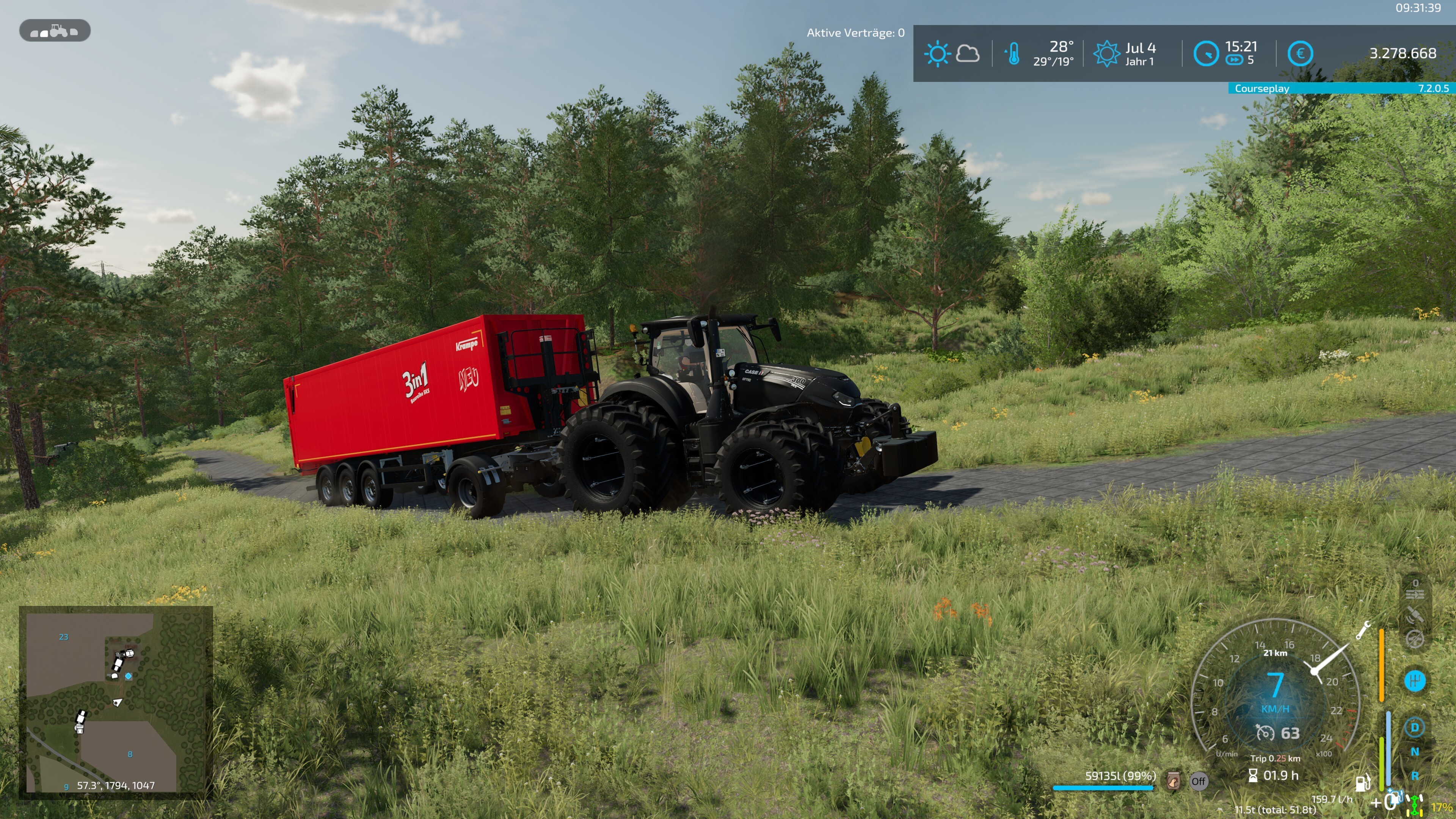Click the euro money icon
Viewport: 1456px width, 819px height.
click(x=1300, y=54)
